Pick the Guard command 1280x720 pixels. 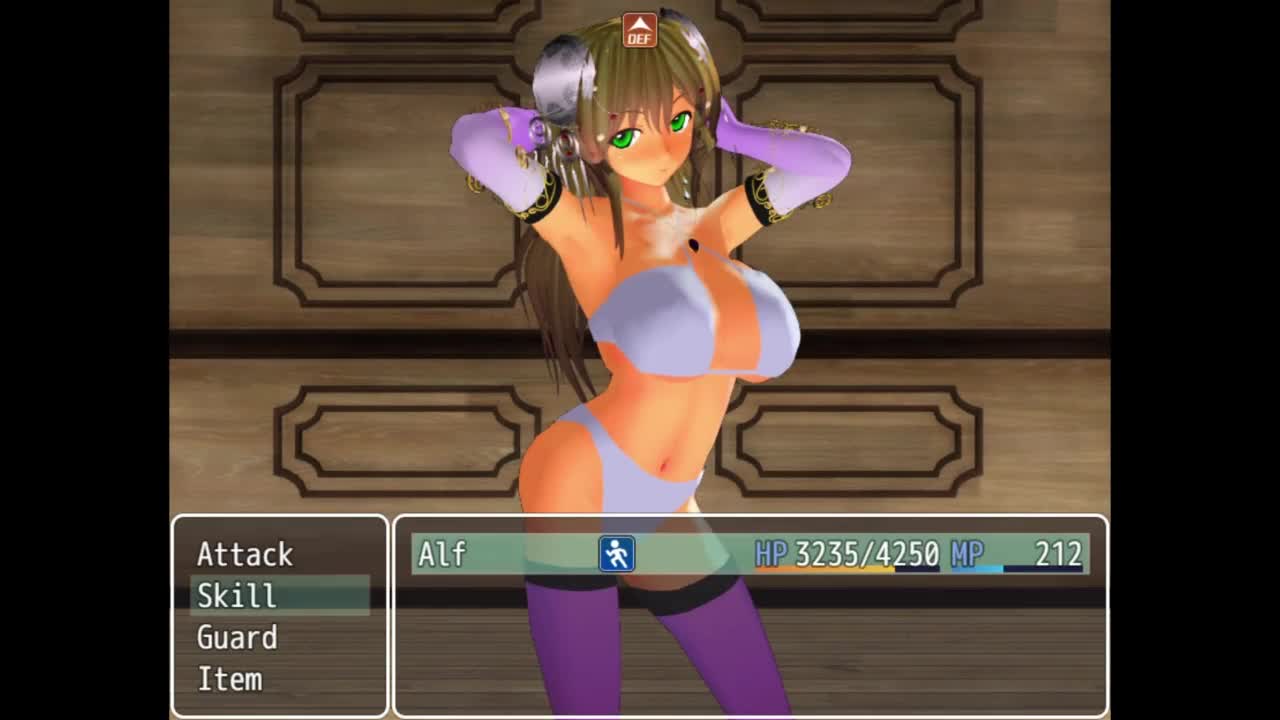pyautogui.click(x=237, y=638)
